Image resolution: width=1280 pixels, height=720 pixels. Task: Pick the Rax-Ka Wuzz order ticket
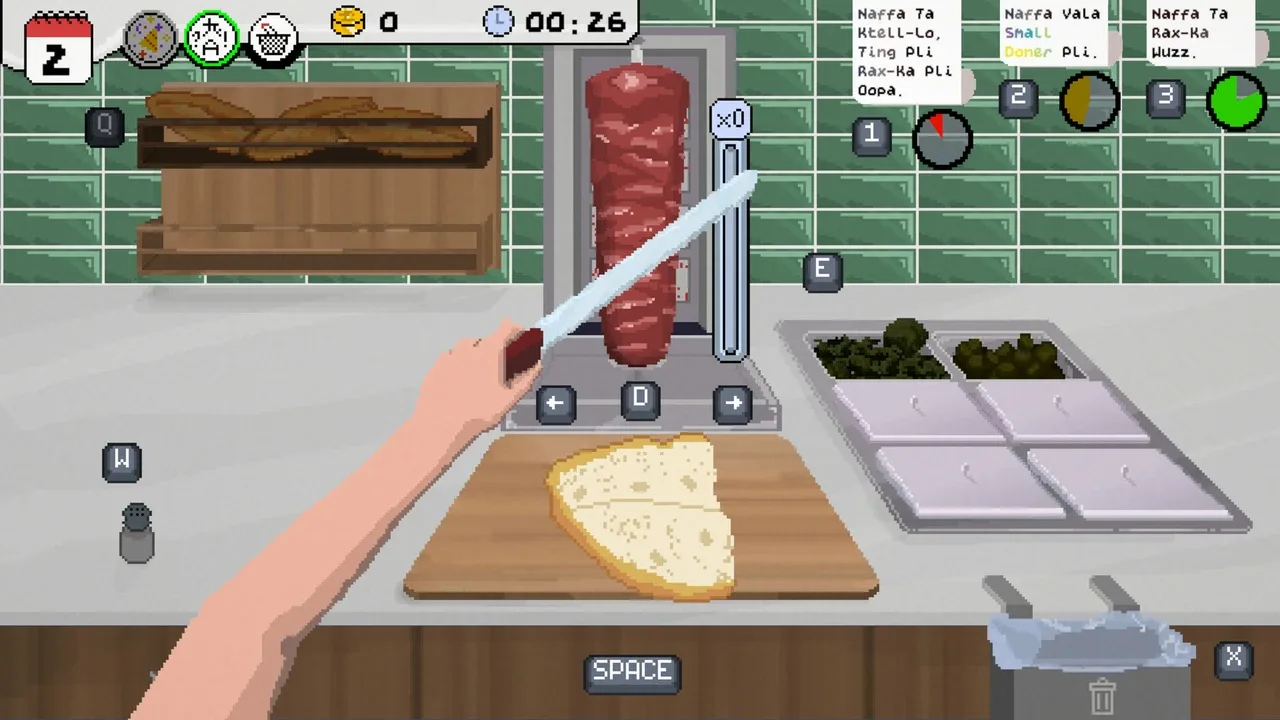coord(1190,32)
